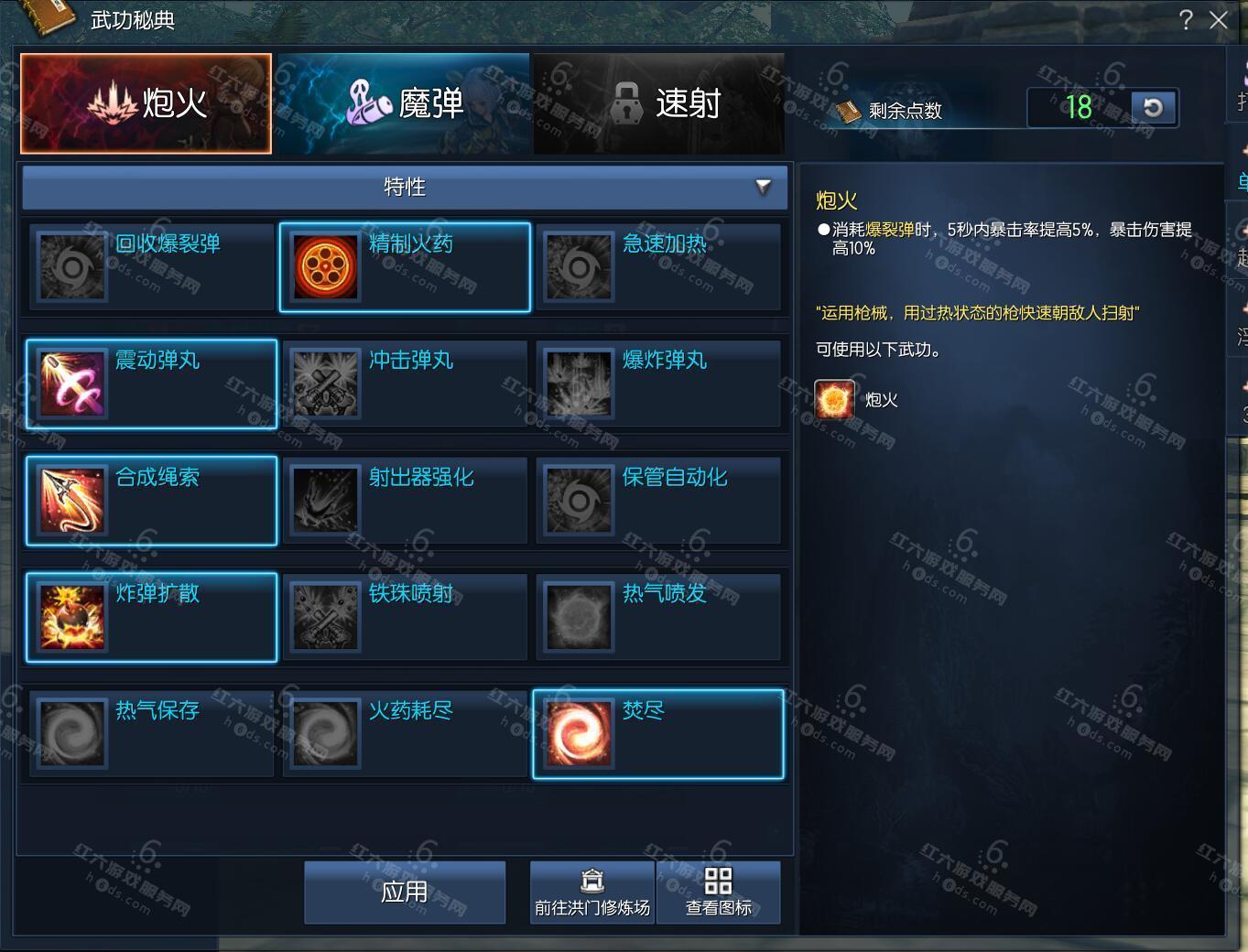
Task: Close the 武功秘典 window
Action: (1218, 20)
